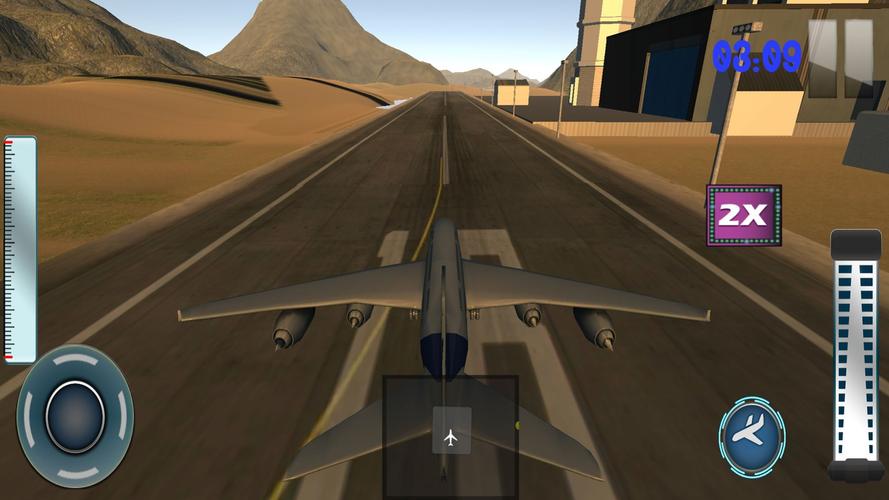The height and width of the screenshot is (500, 889).
Task: Tap the circular steering joystick
Action: pos(74,415)
